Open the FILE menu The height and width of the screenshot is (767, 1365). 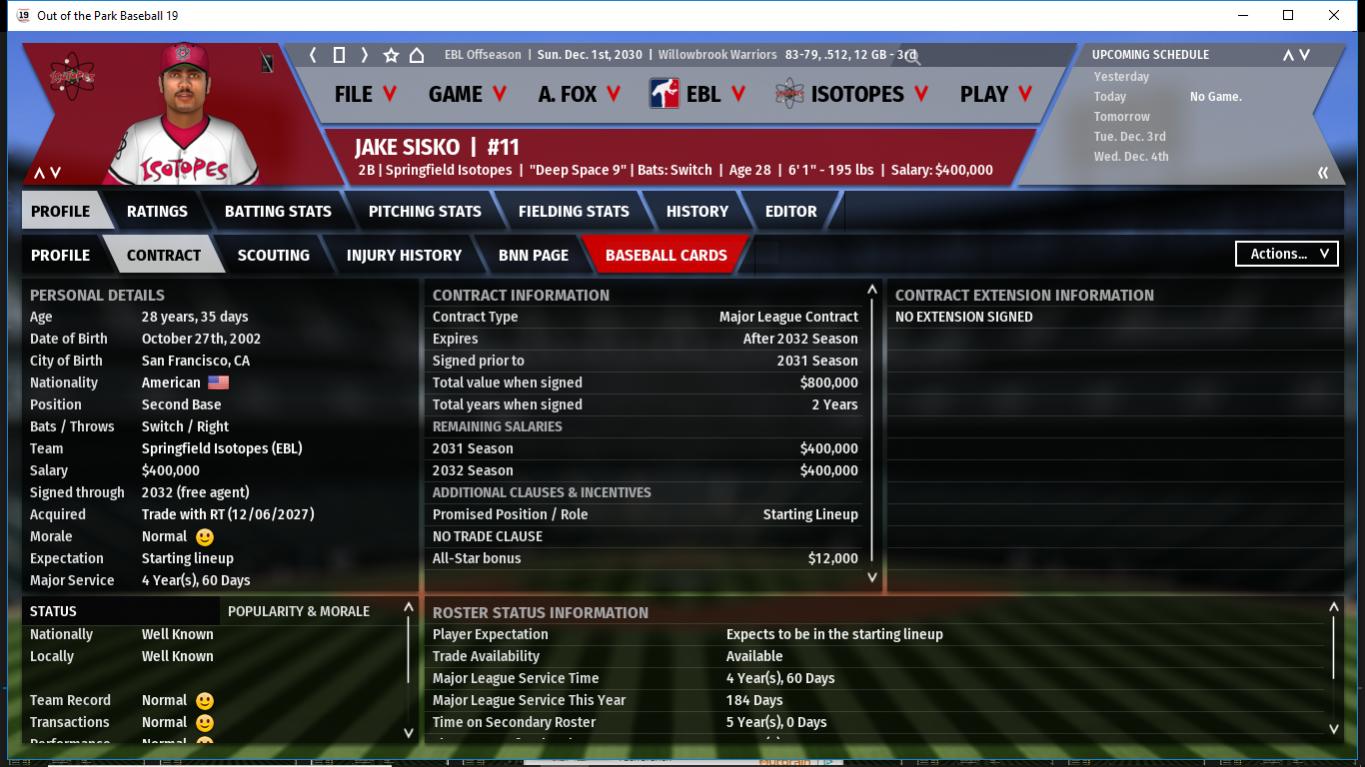click(365, 94)
